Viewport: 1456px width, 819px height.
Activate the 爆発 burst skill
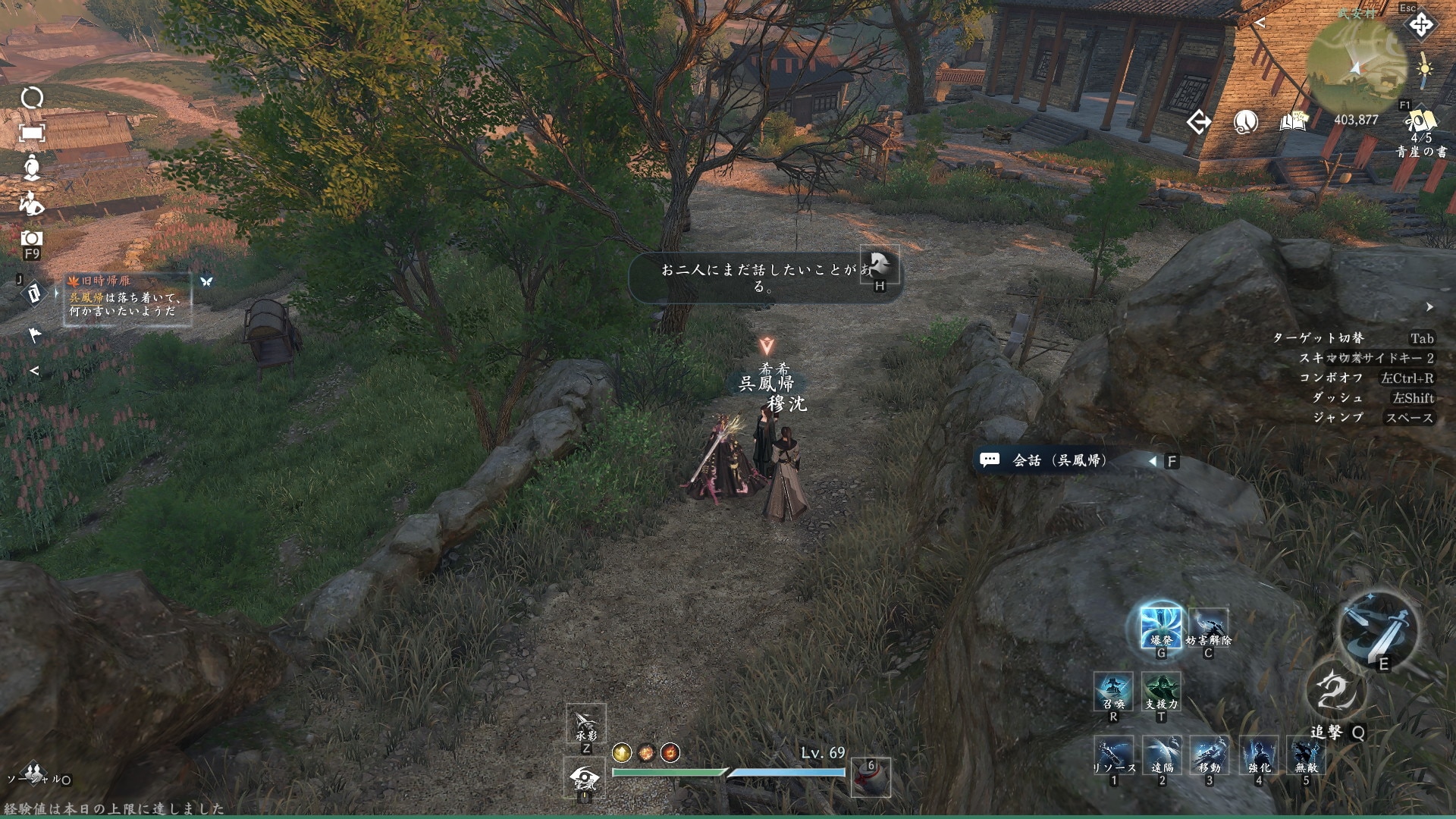click(x=1160, y=626)
